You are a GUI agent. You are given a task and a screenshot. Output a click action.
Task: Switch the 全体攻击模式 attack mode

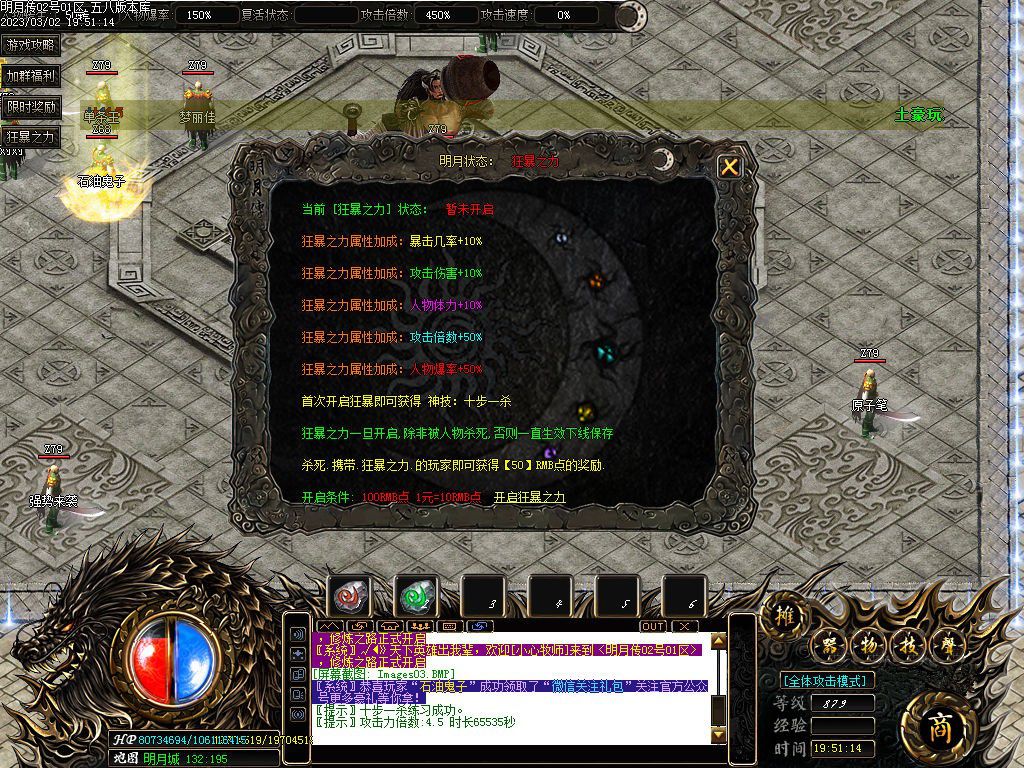[x=826, y=680]
